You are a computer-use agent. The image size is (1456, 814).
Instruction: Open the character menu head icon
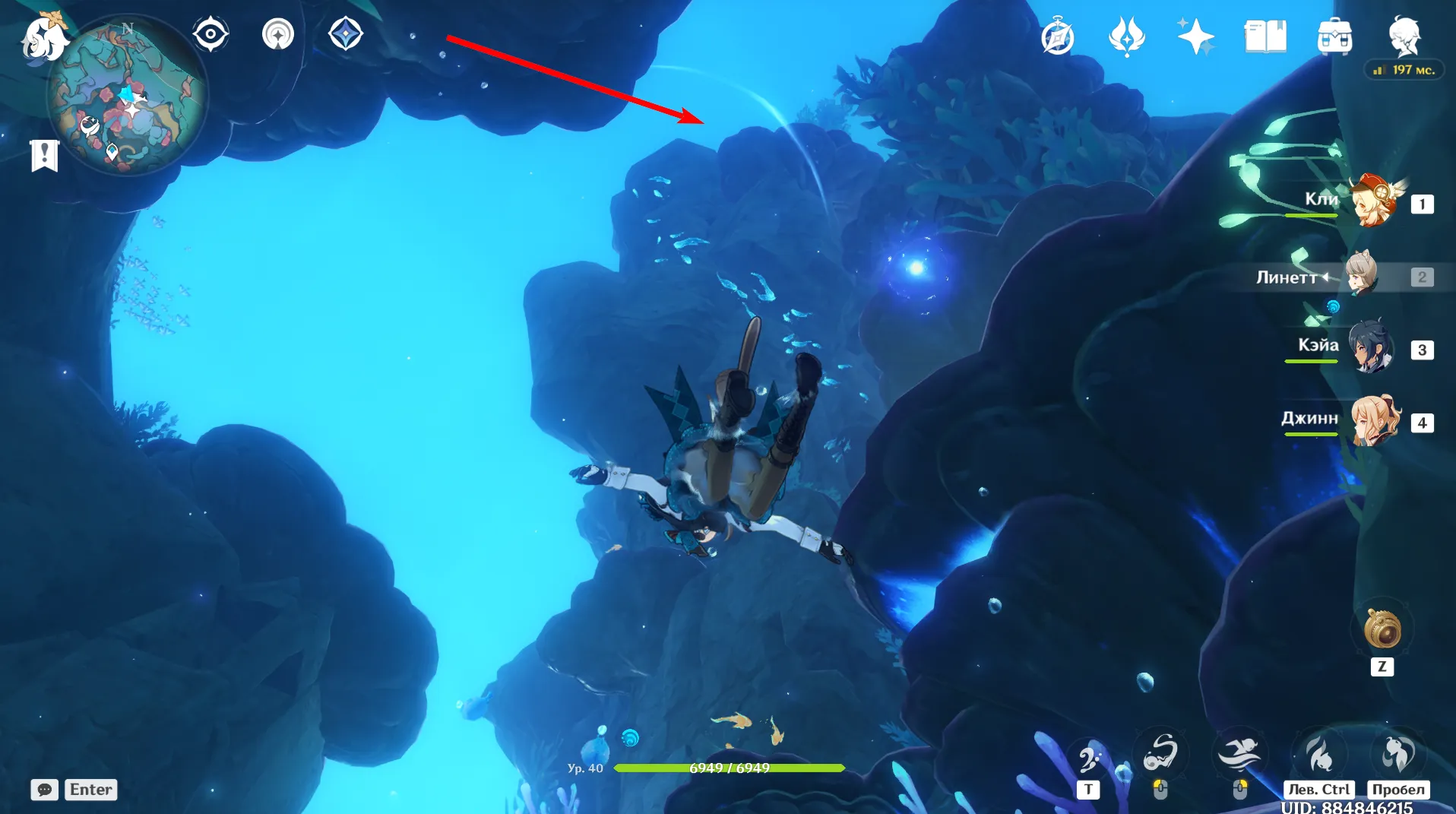coord(1404,35)
